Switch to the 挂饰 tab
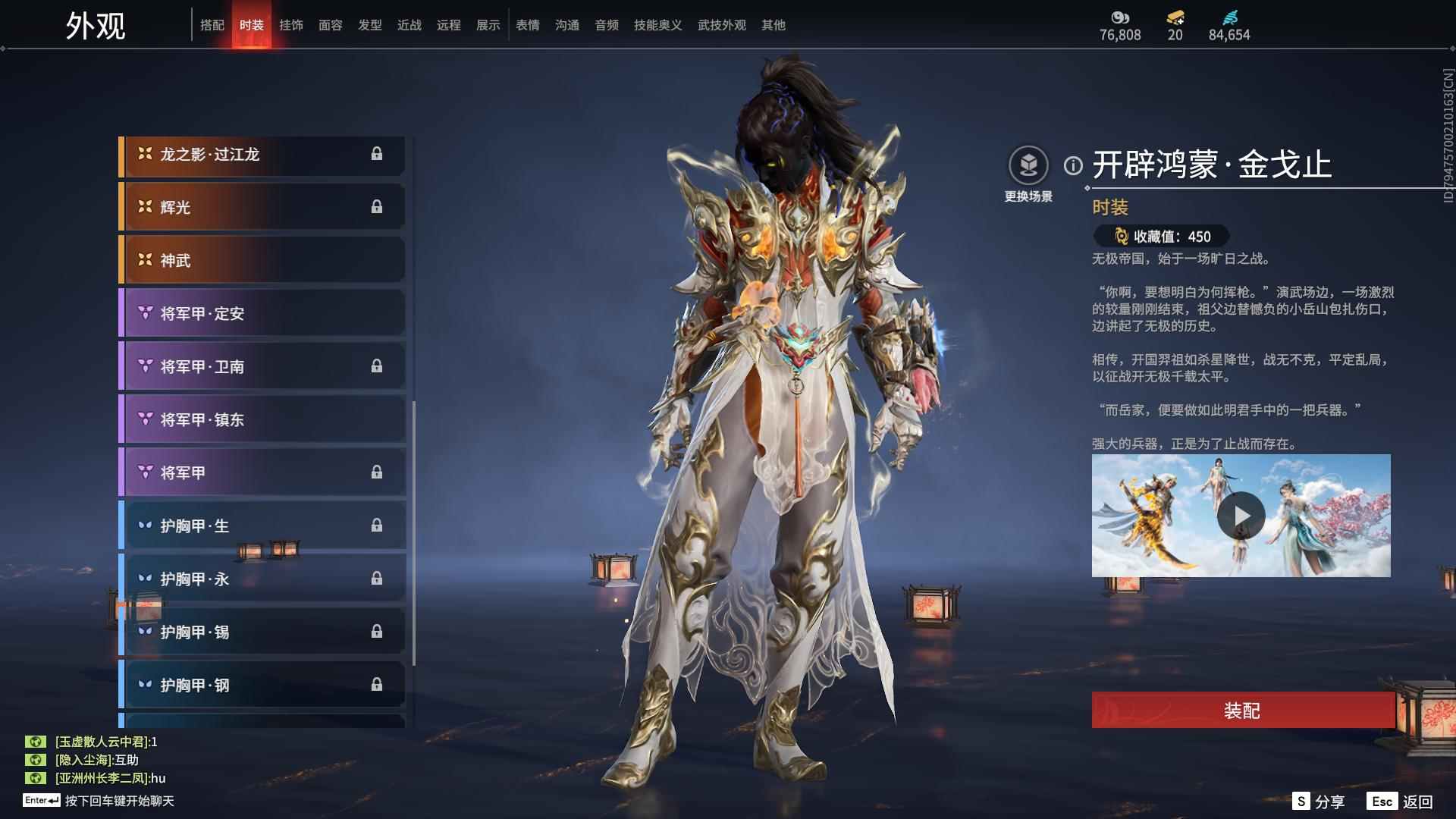 [291, 24]
